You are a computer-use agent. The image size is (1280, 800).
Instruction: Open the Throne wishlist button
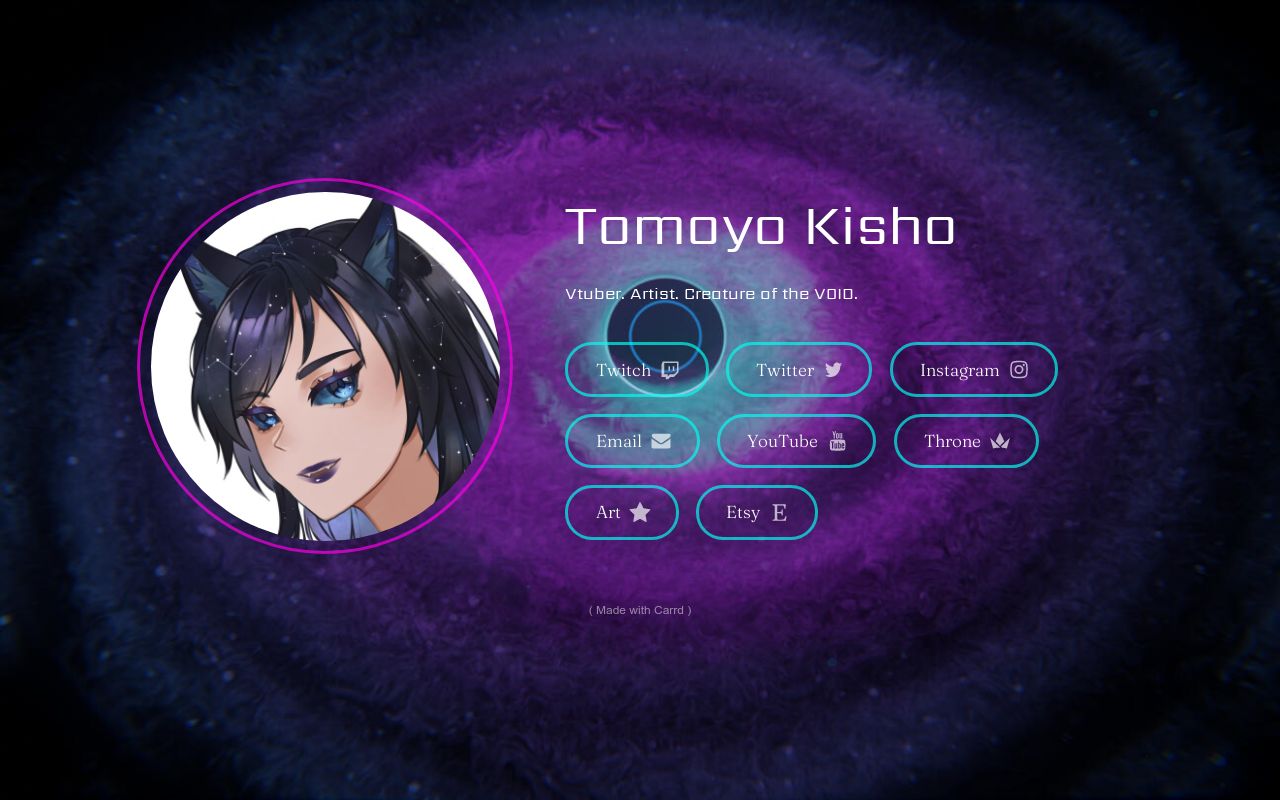pyautogui.click(x=966, y=441)
